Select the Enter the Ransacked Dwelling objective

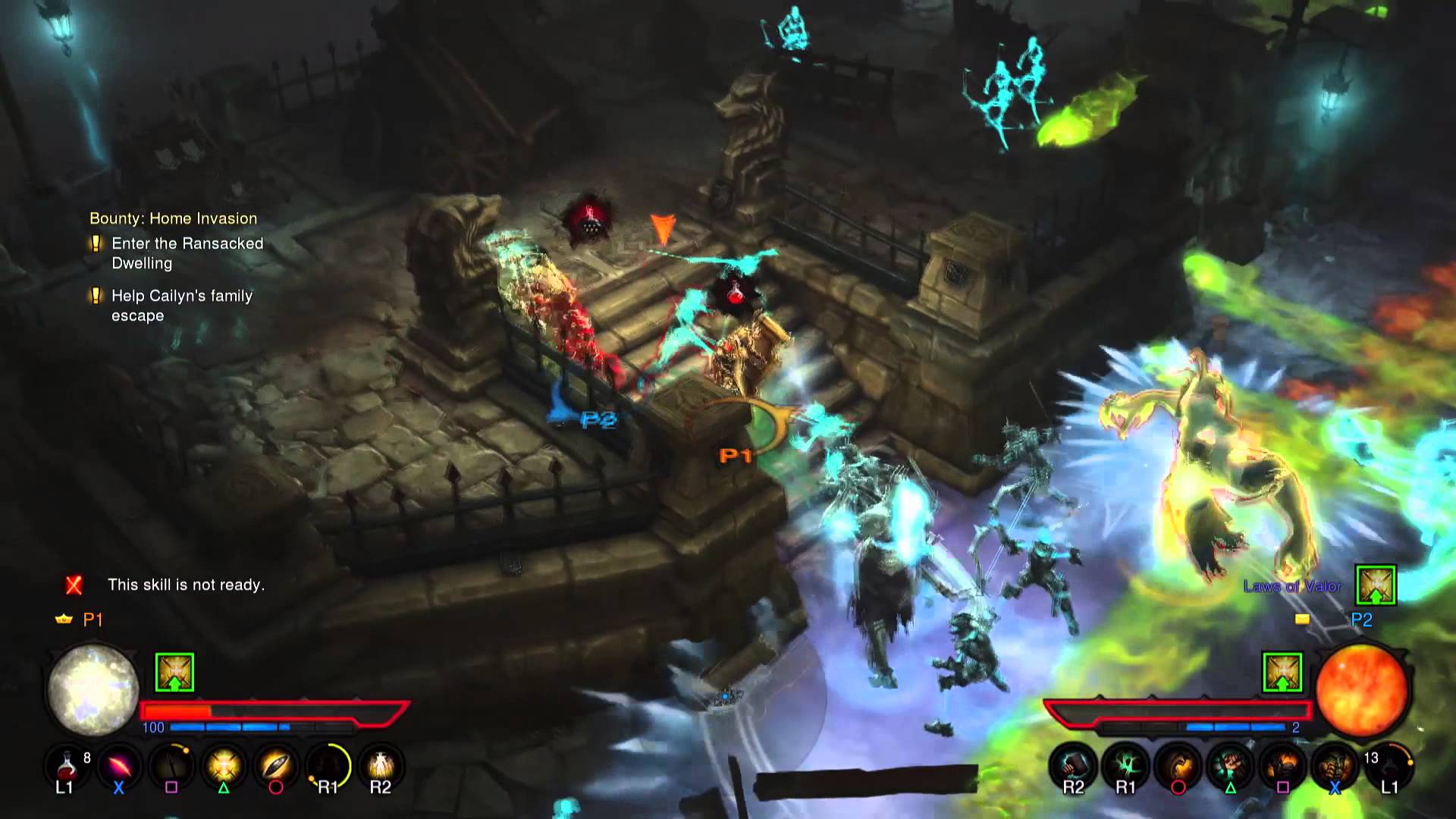click(x=187, y=253)
